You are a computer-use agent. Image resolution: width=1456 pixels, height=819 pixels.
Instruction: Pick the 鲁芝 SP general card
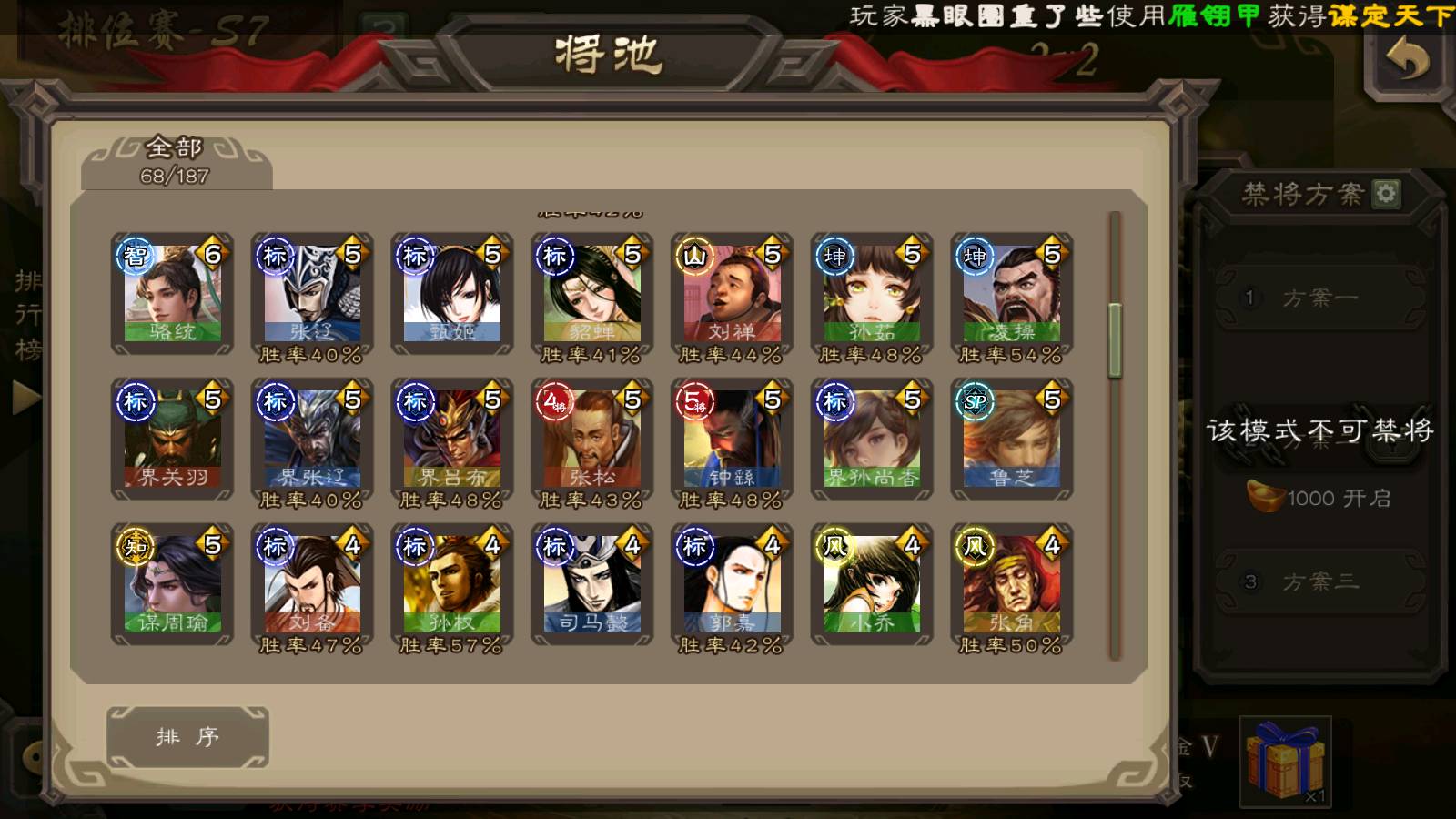tap(1012, 439)
